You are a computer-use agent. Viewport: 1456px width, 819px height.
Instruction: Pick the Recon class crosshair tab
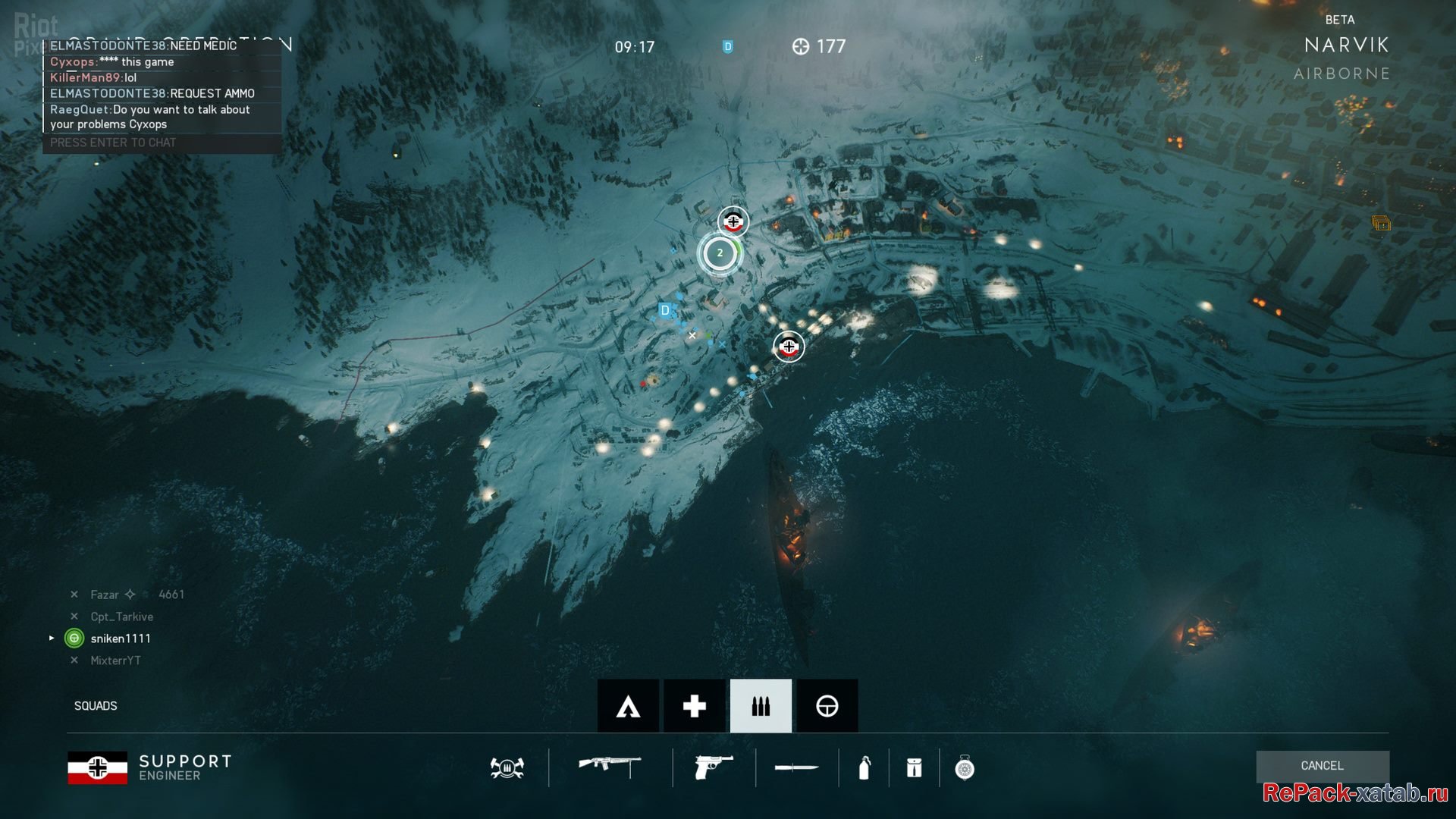[827, 706]
